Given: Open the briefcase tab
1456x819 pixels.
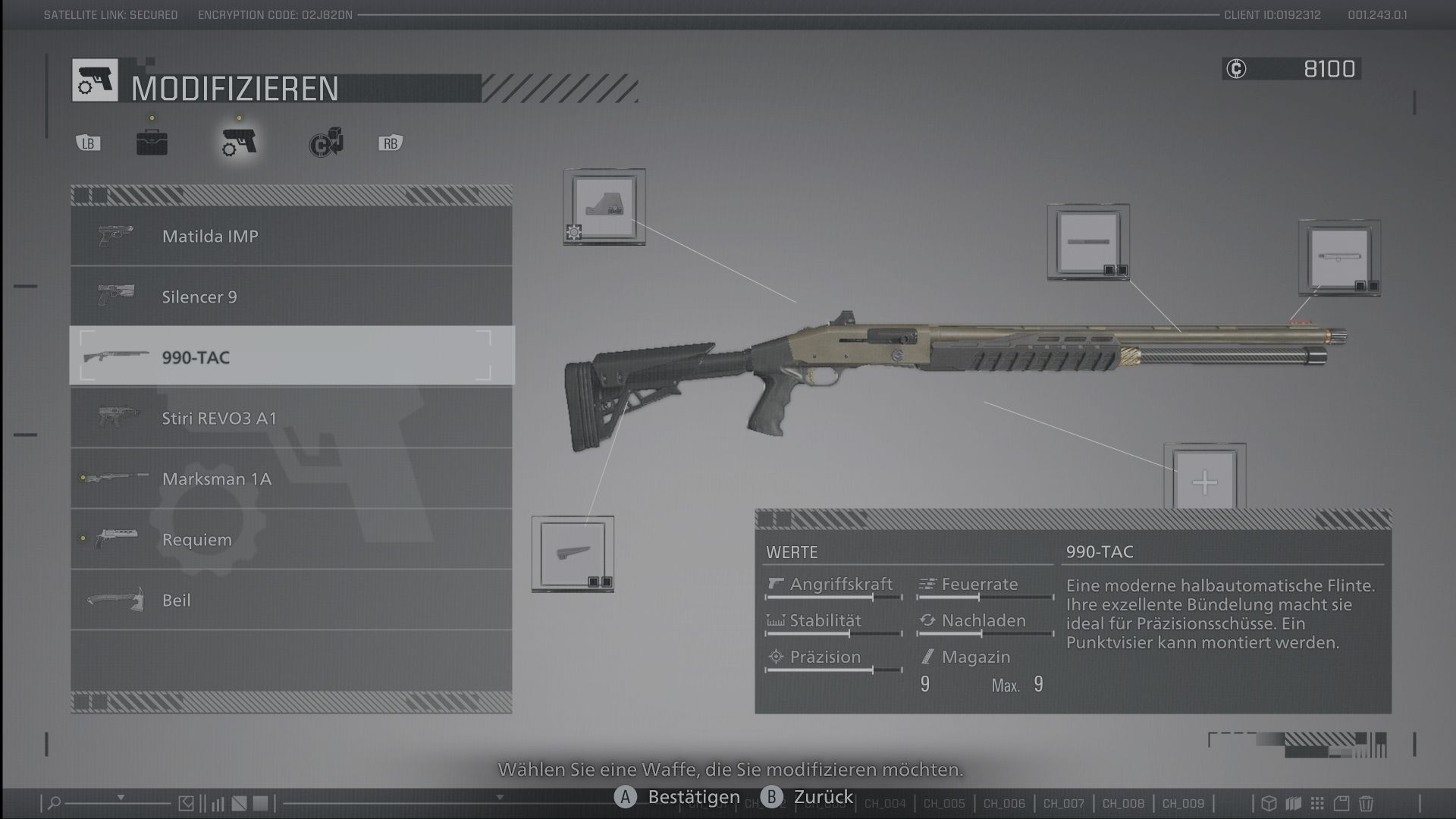Looking at the screenshot, I should click(152, 143).
